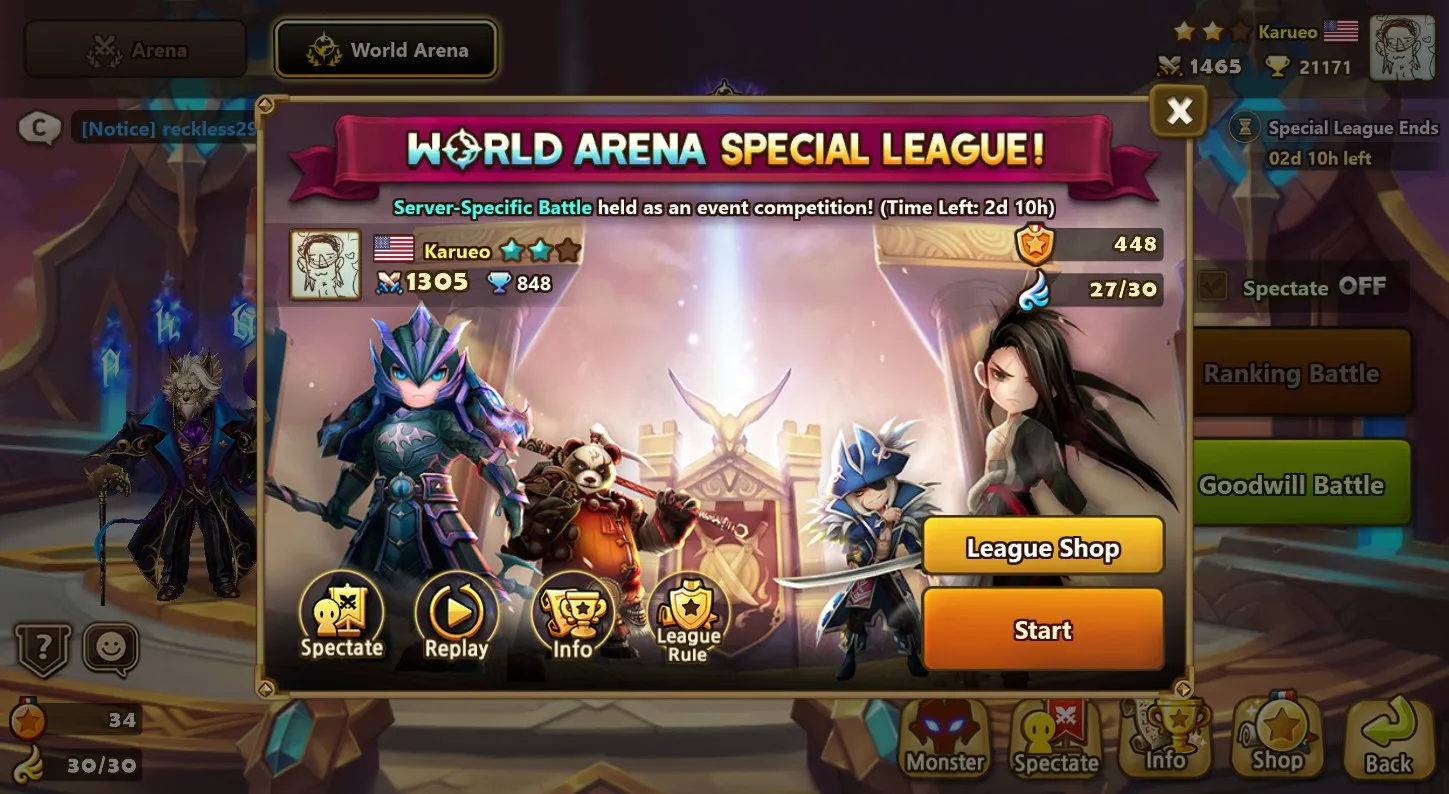Image resolution: width=1449 pixels, height=794 pixels.
Task: Open the League Shop
Action: click(1043, 547)
